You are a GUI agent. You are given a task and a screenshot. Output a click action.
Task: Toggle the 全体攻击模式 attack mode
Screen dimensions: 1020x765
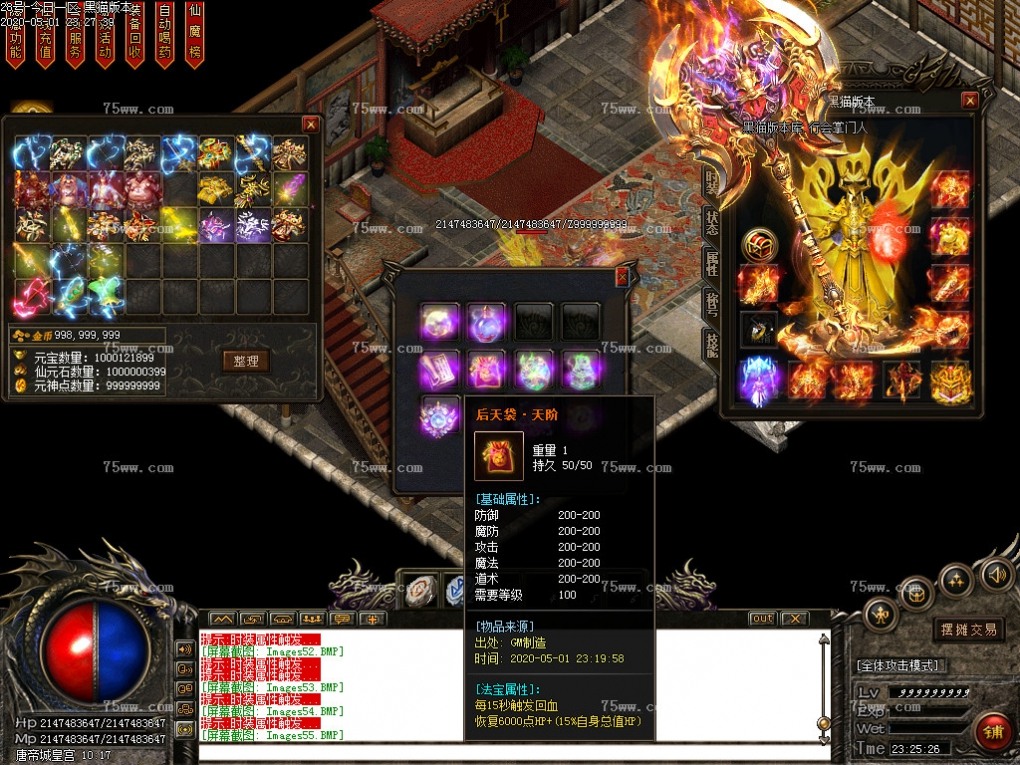899,665
